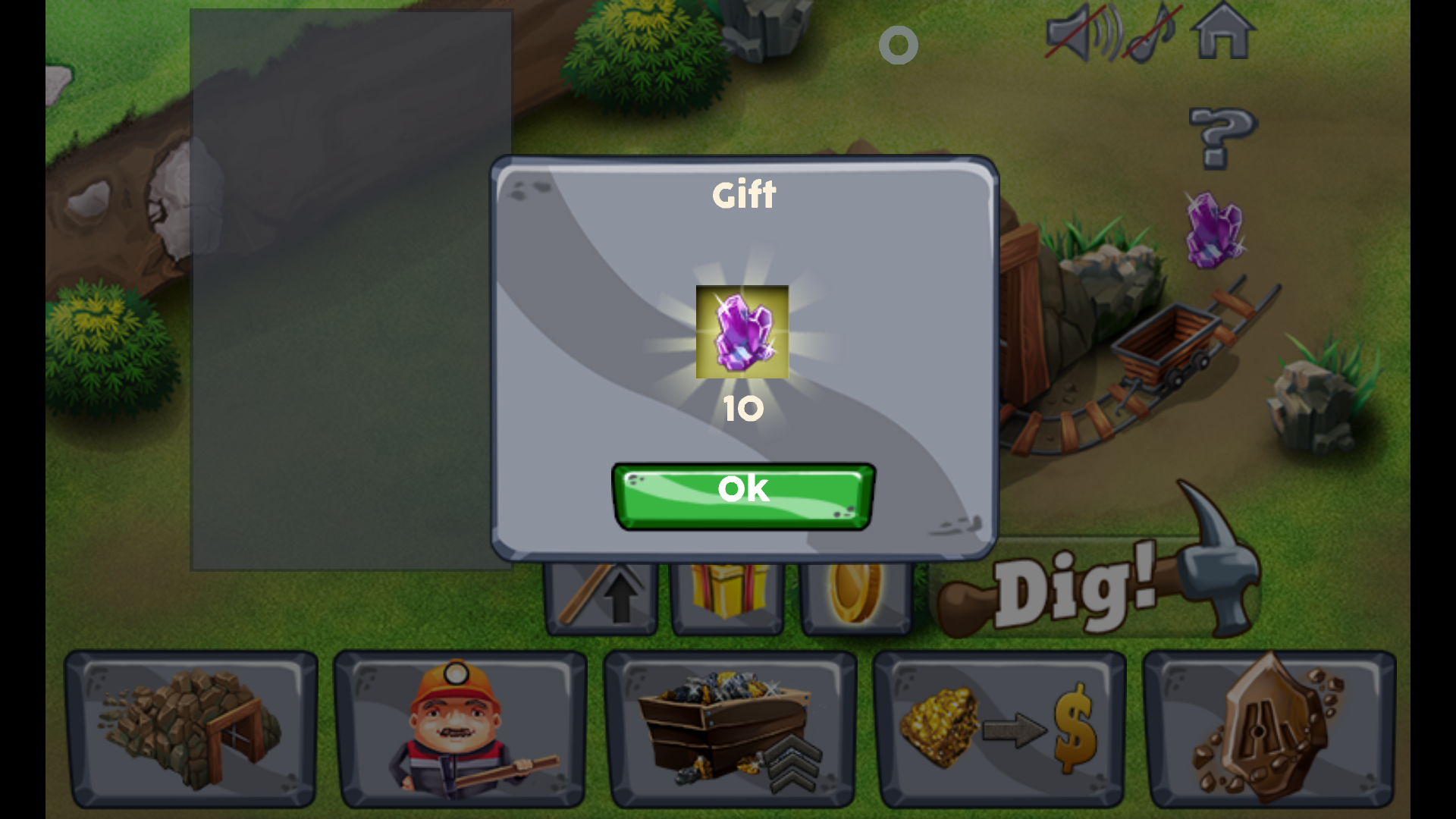
Task: Open the gold-to-dollar exchange icon
Action: (999, 728)
